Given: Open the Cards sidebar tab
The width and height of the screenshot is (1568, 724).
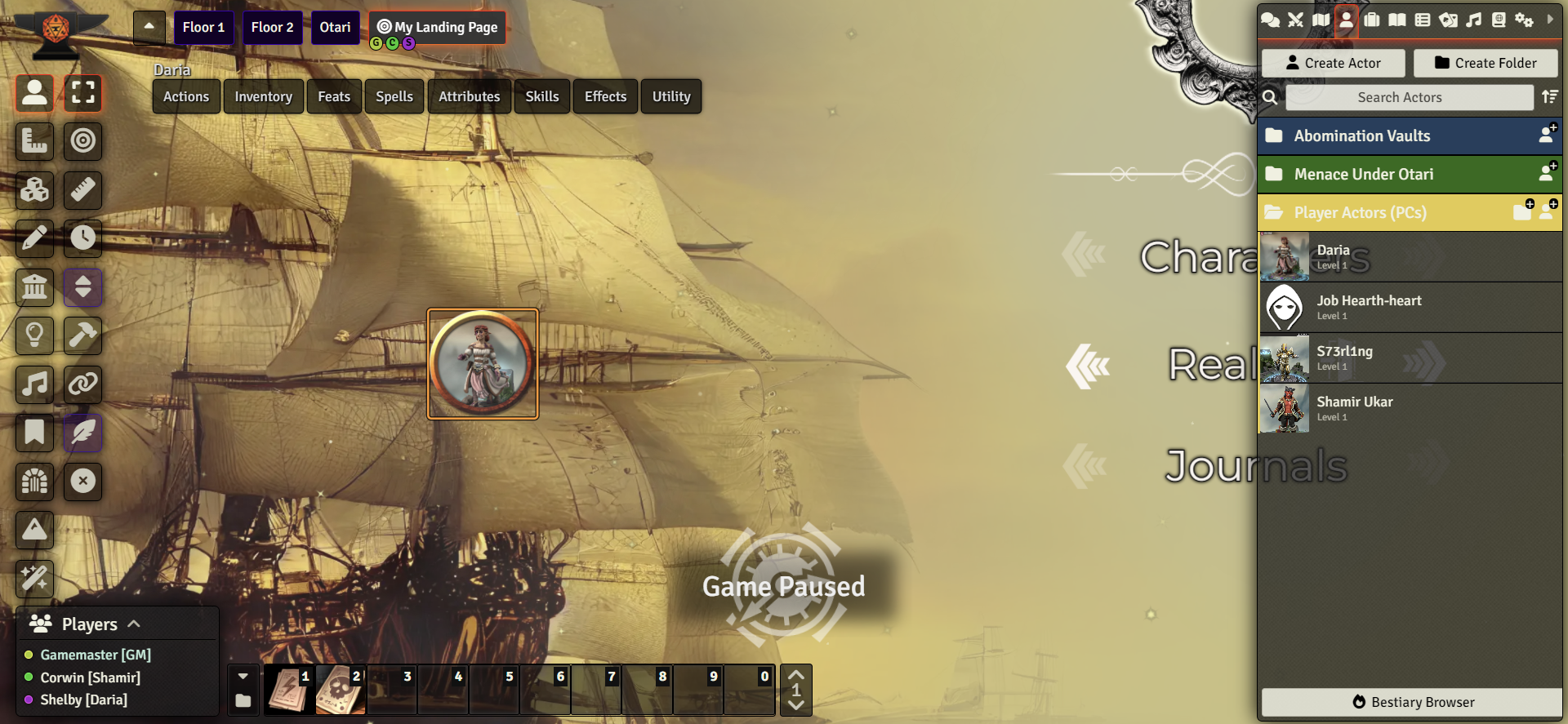Looking at the screenshot, I should point(1448,20).
